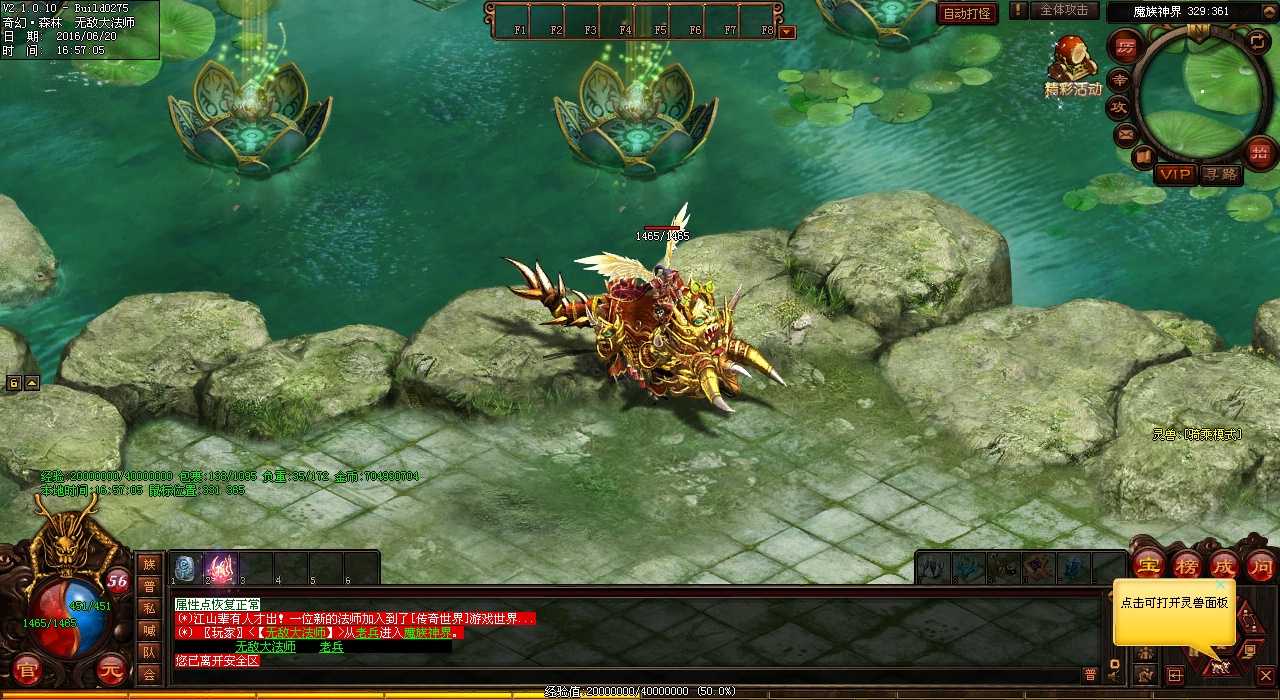Toggle the 自动打怪 auto-fight button
1280x700 pixels.
click(967, 14)
